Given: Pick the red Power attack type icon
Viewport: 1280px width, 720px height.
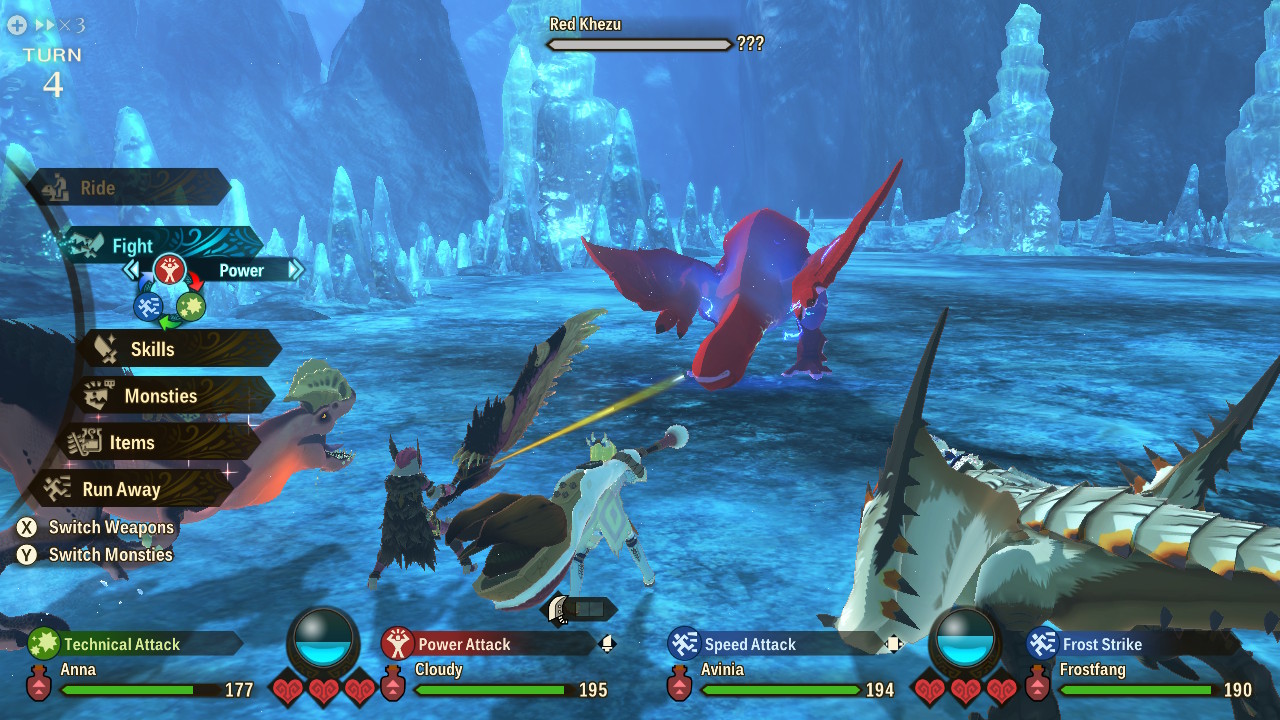Looking at the screenshot, I should point(169,270).
